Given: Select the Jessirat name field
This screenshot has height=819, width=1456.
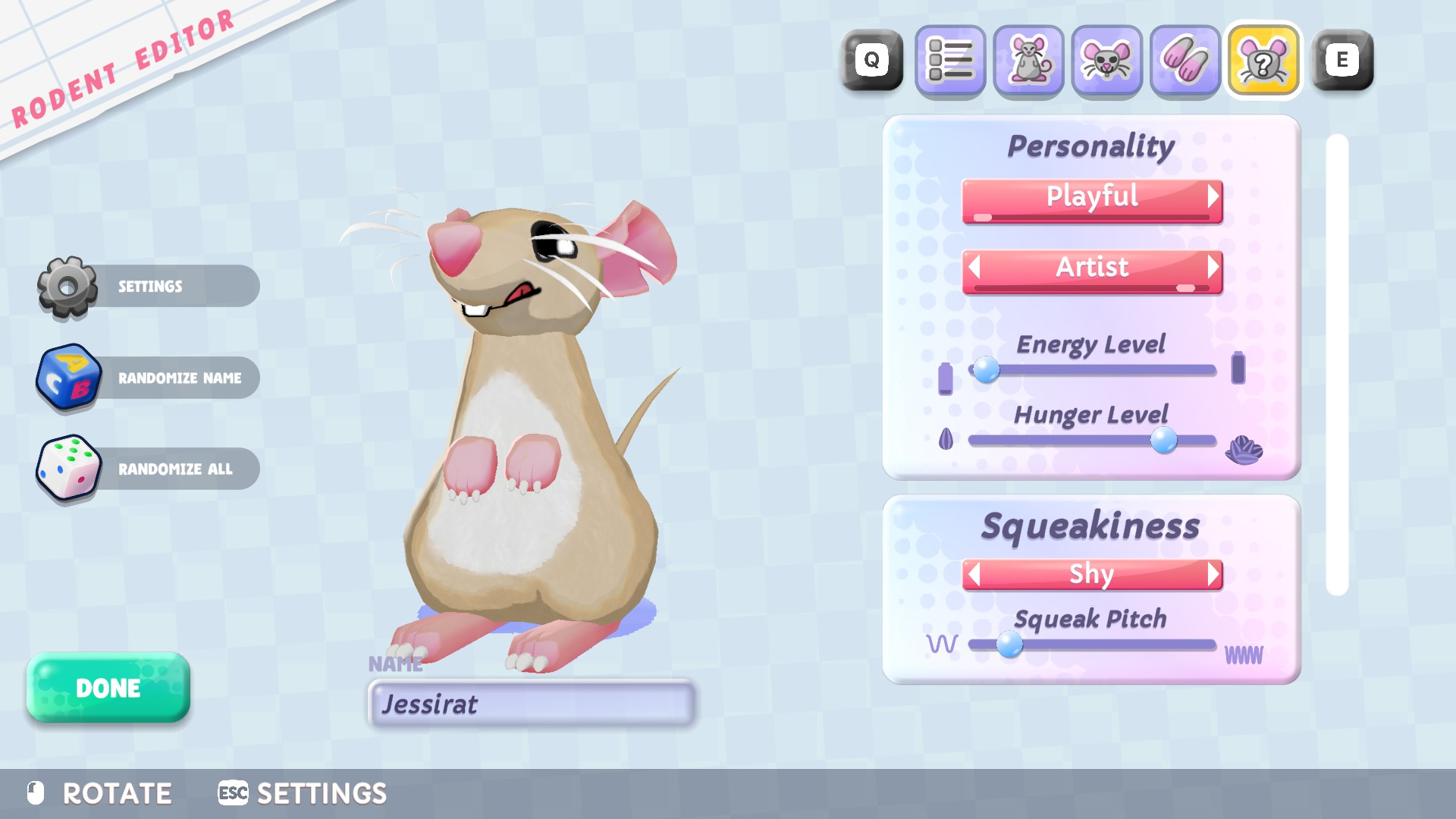Looking at the screenshot, I should (x=531, y=704).
